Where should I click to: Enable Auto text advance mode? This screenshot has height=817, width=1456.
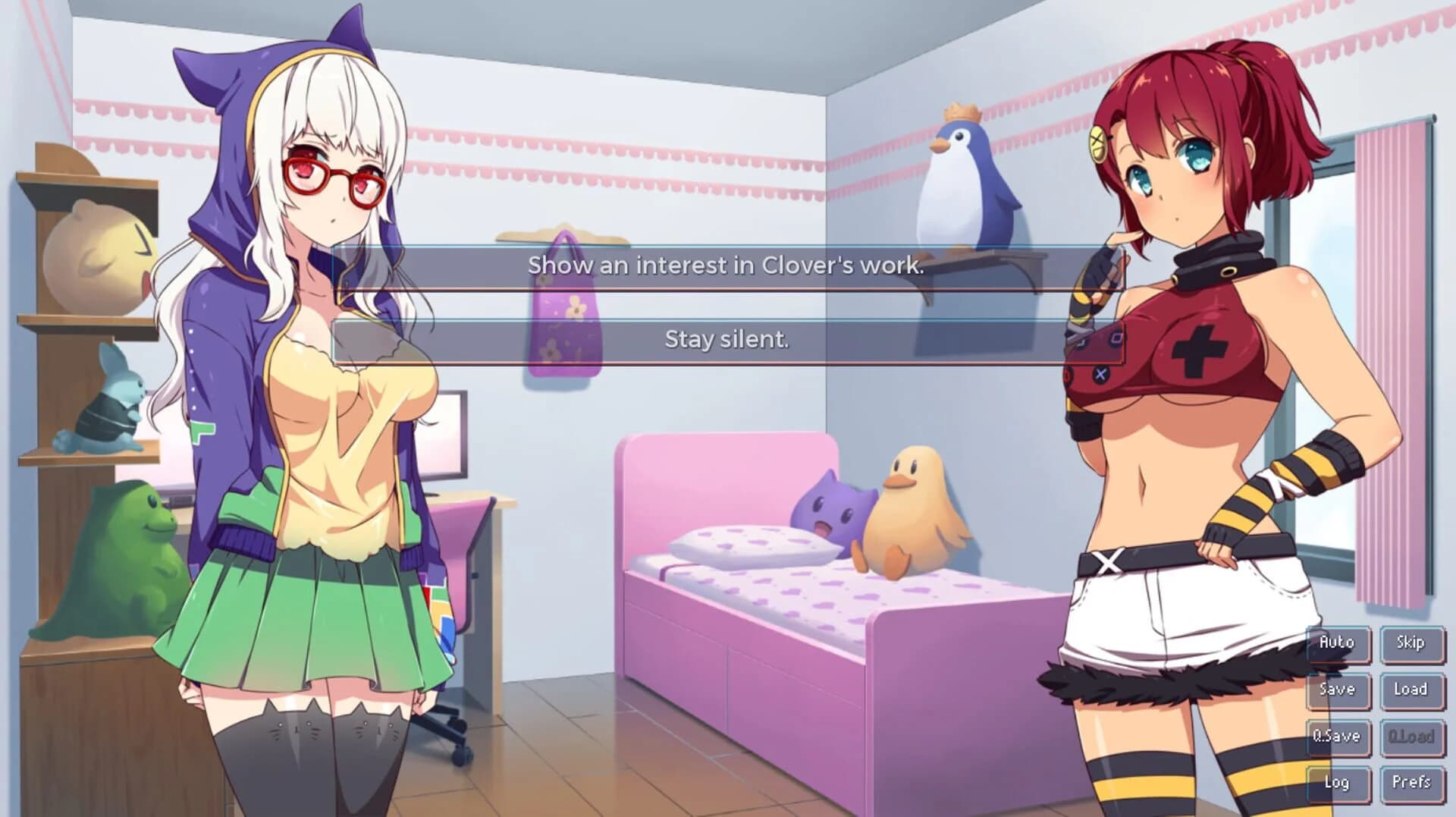1338,643
